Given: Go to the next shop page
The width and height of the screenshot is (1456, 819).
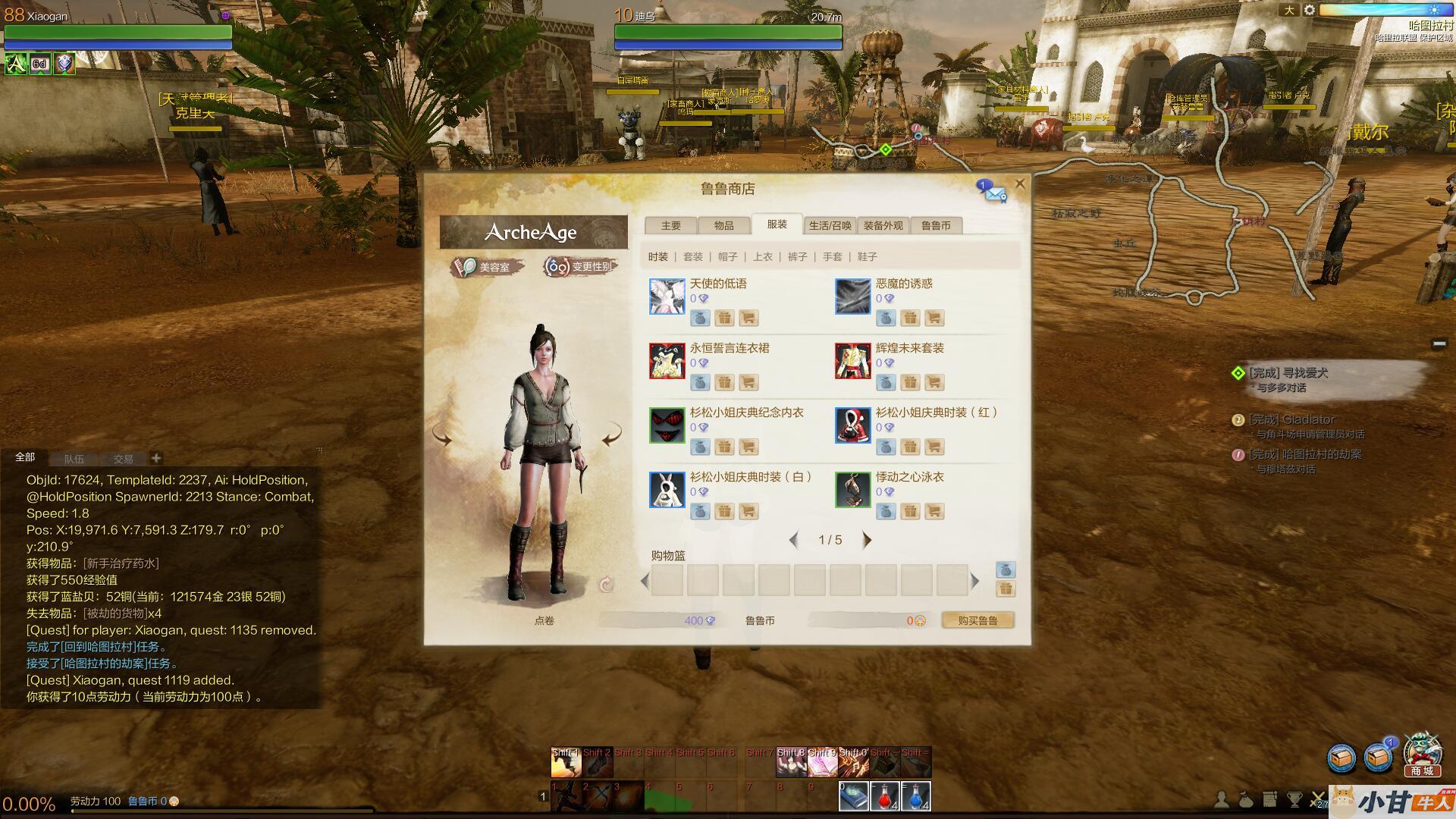Looking at the screenshot, I should click(867, 540).
